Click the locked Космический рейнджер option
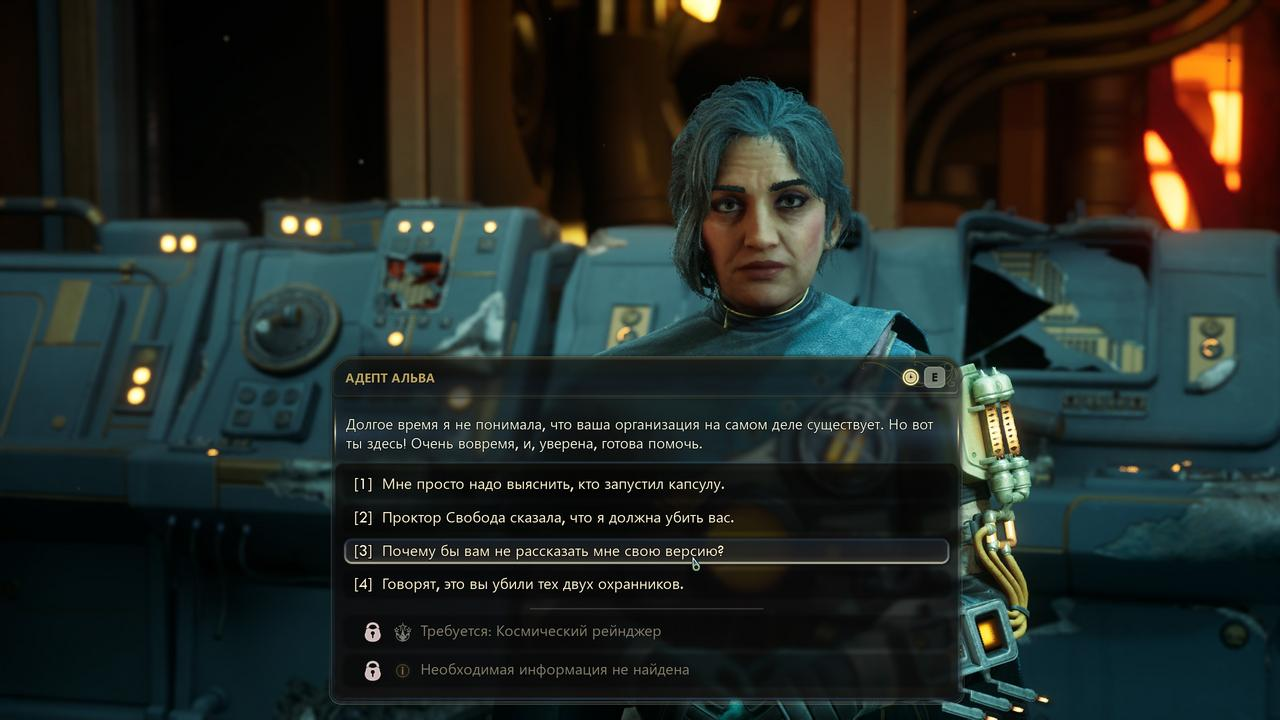The height and width of the screenshot is (720, 1280). coord(540,631)
